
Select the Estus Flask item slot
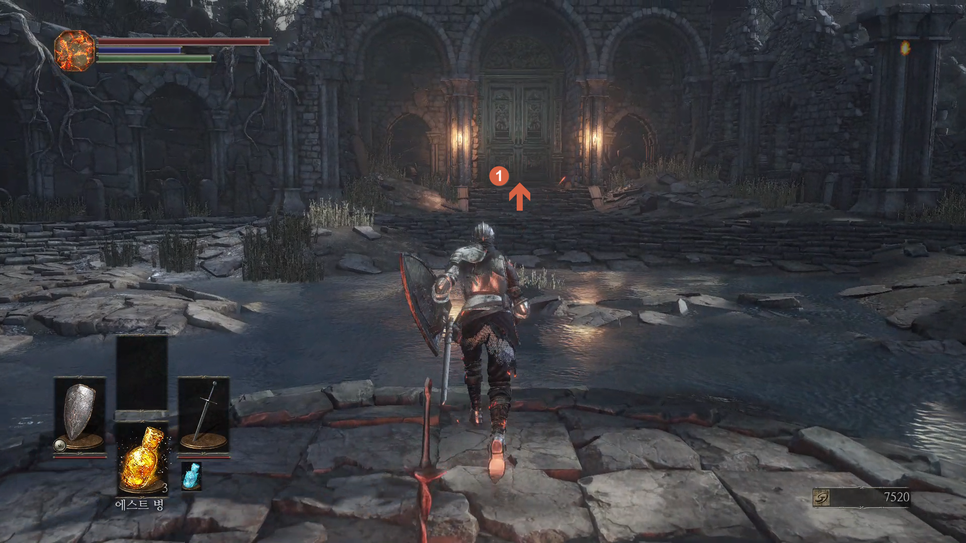[x=141, y=457]
